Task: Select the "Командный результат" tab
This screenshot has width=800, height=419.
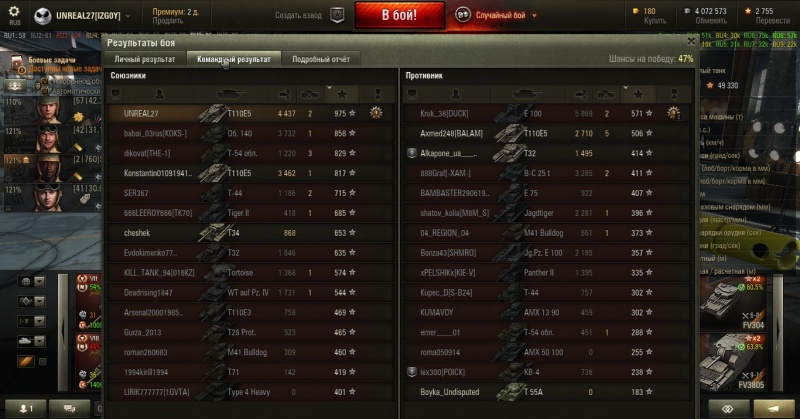Action: pyautogui.click(x=234, y=59)
